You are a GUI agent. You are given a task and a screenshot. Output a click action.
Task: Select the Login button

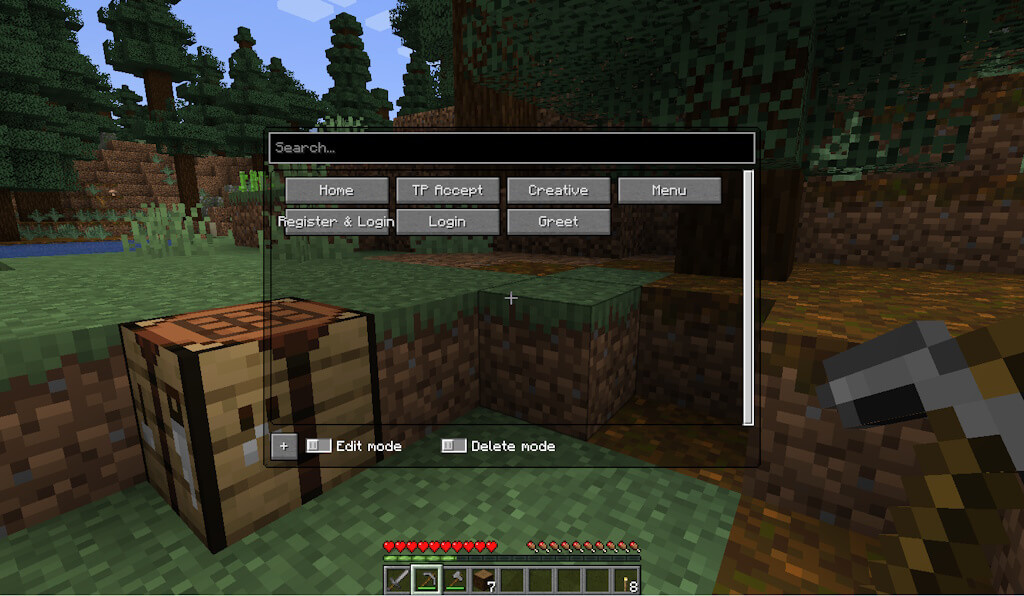(447, 221)
